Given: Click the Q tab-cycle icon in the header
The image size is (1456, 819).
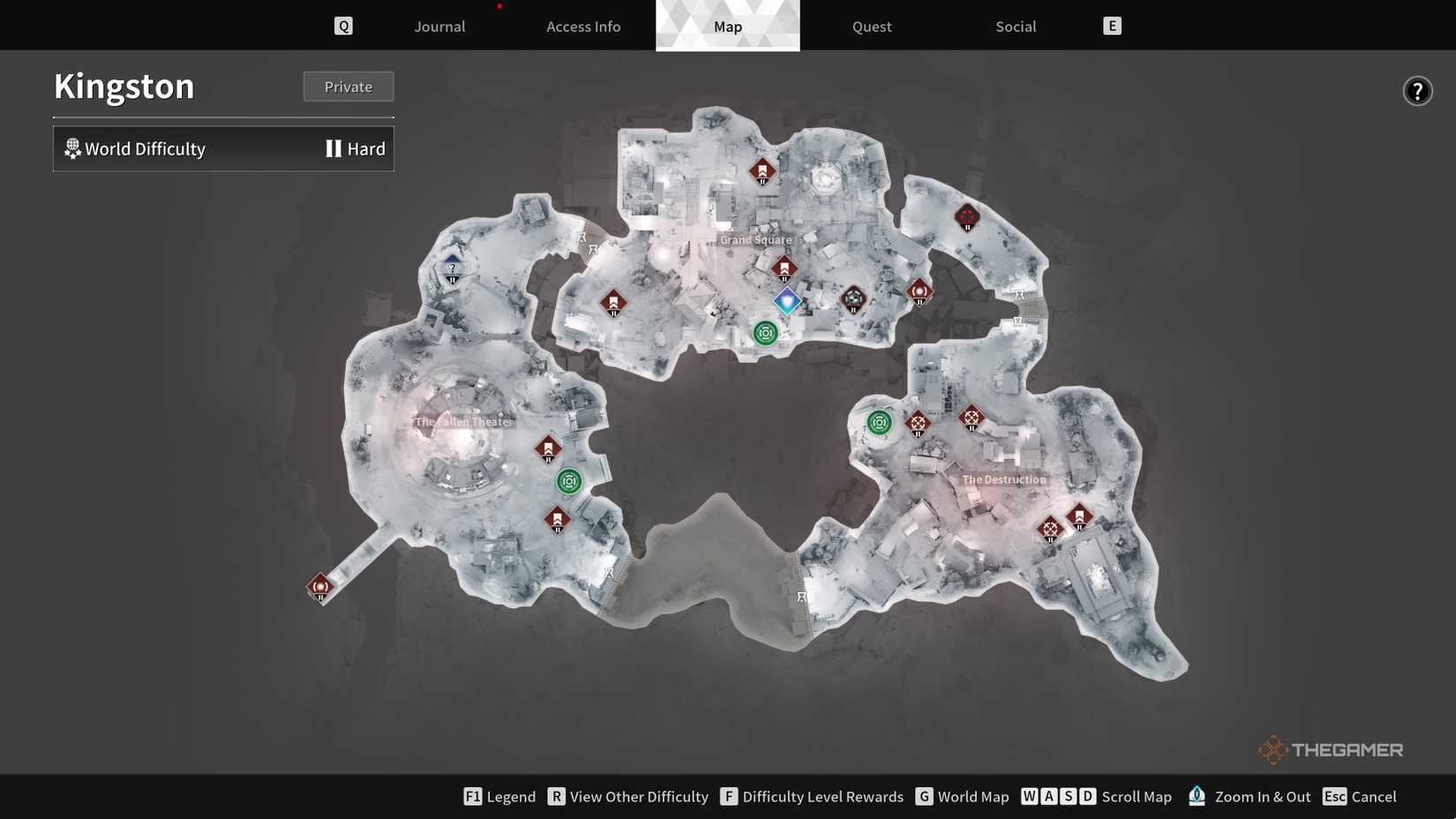Looking at the screenshot, I should pos(342,24).
